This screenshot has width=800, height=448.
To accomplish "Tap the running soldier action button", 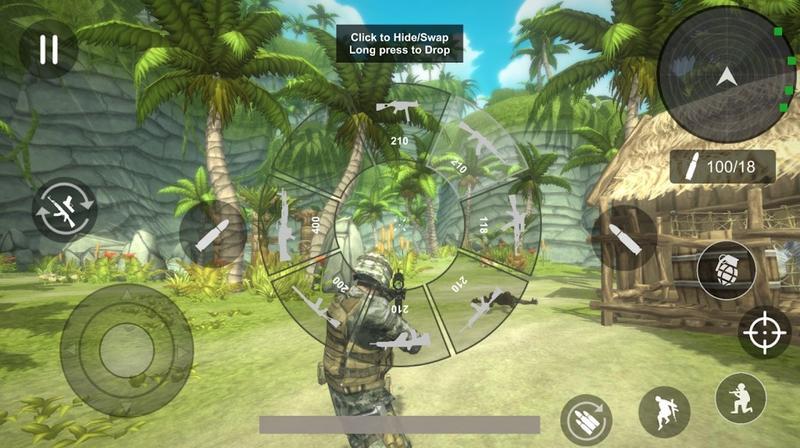I will click(x=665, y=410).
